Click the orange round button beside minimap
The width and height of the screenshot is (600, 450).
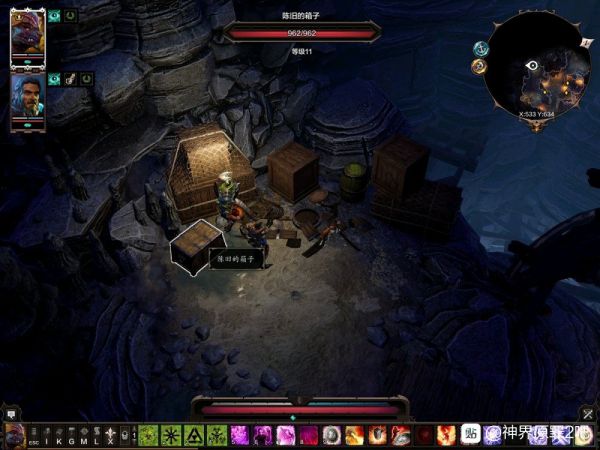[x=478, y=68]
